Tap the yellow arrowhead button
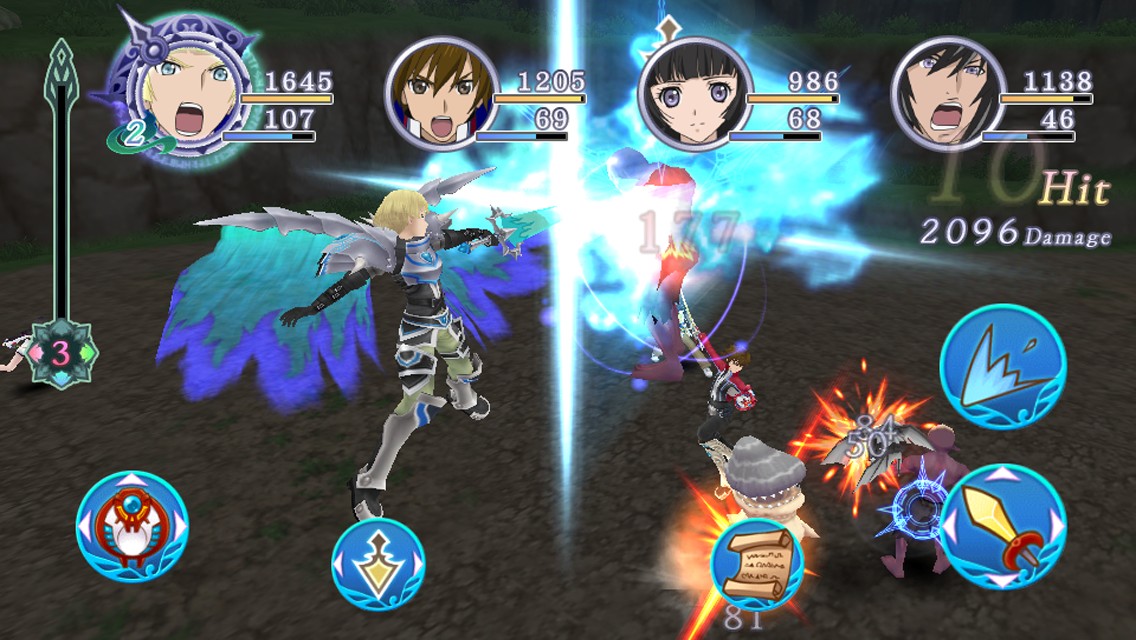The width and height of the screenshot is (1136, 640). 378,564
